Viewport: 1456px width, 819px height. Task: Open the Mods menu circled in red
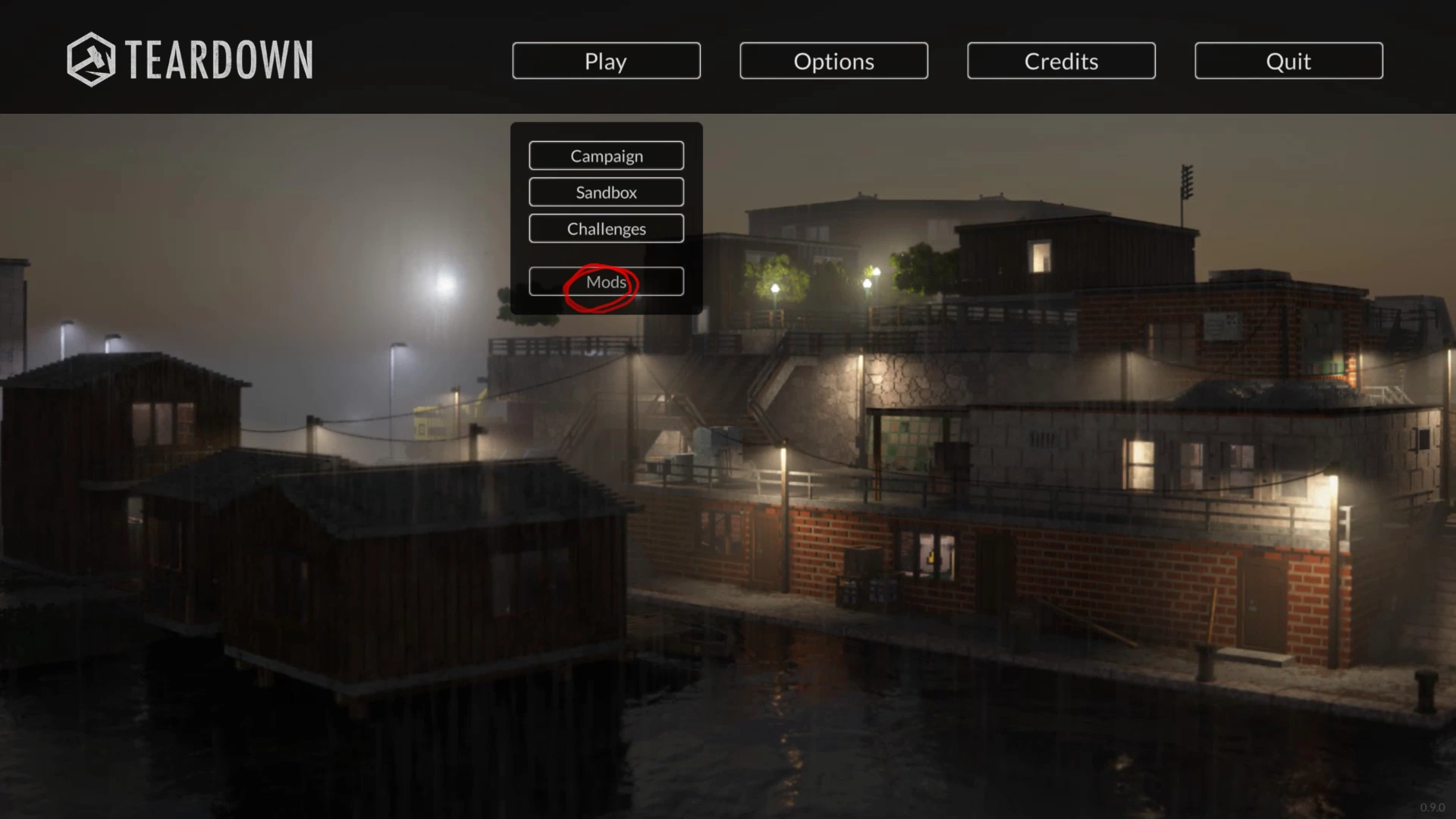606,281
